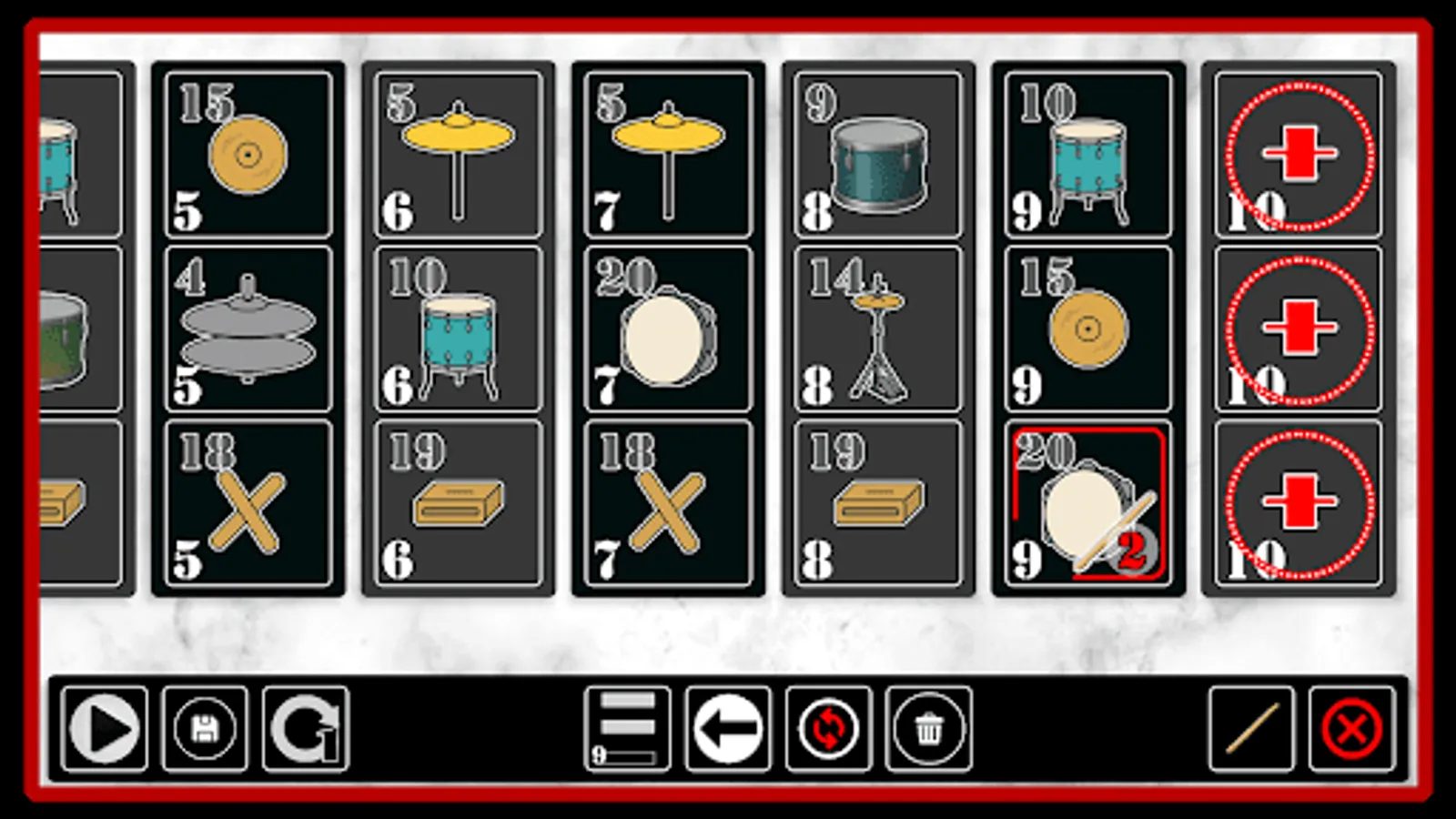Select the teal snare drum card numbered 9
Viewport: 1456px width, 819px height.
(876, 150)
